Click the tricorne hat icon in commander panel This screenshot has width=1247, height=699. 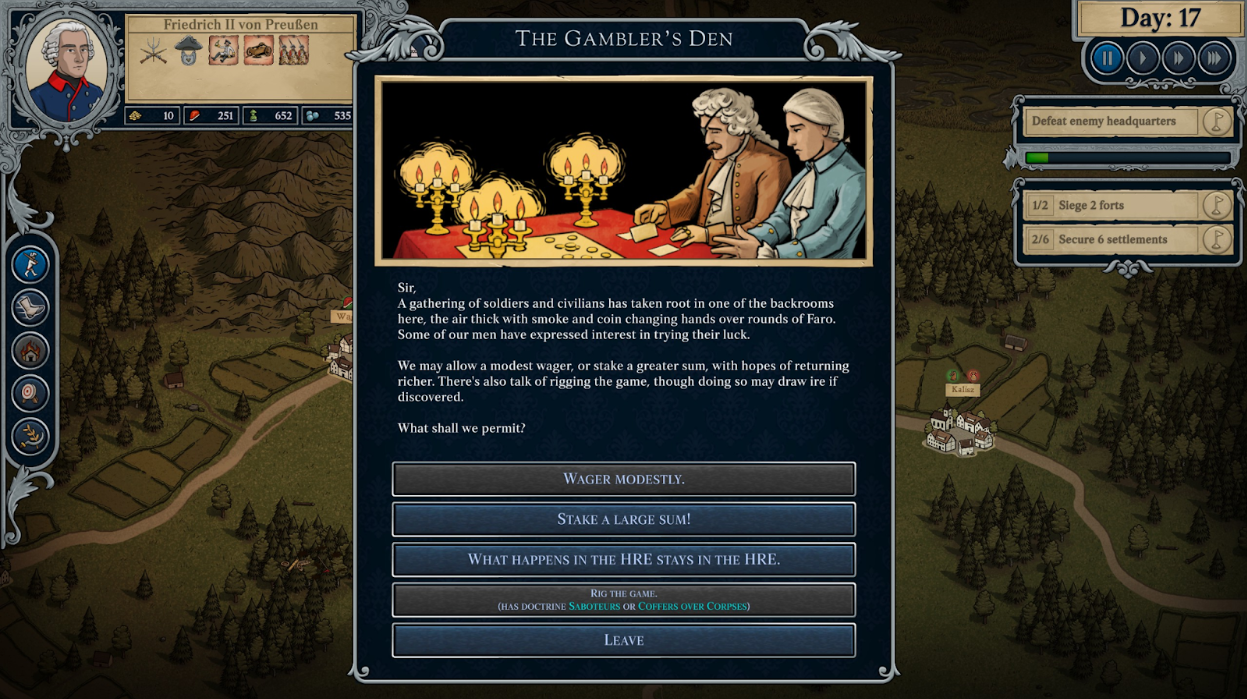coord(188,50)
